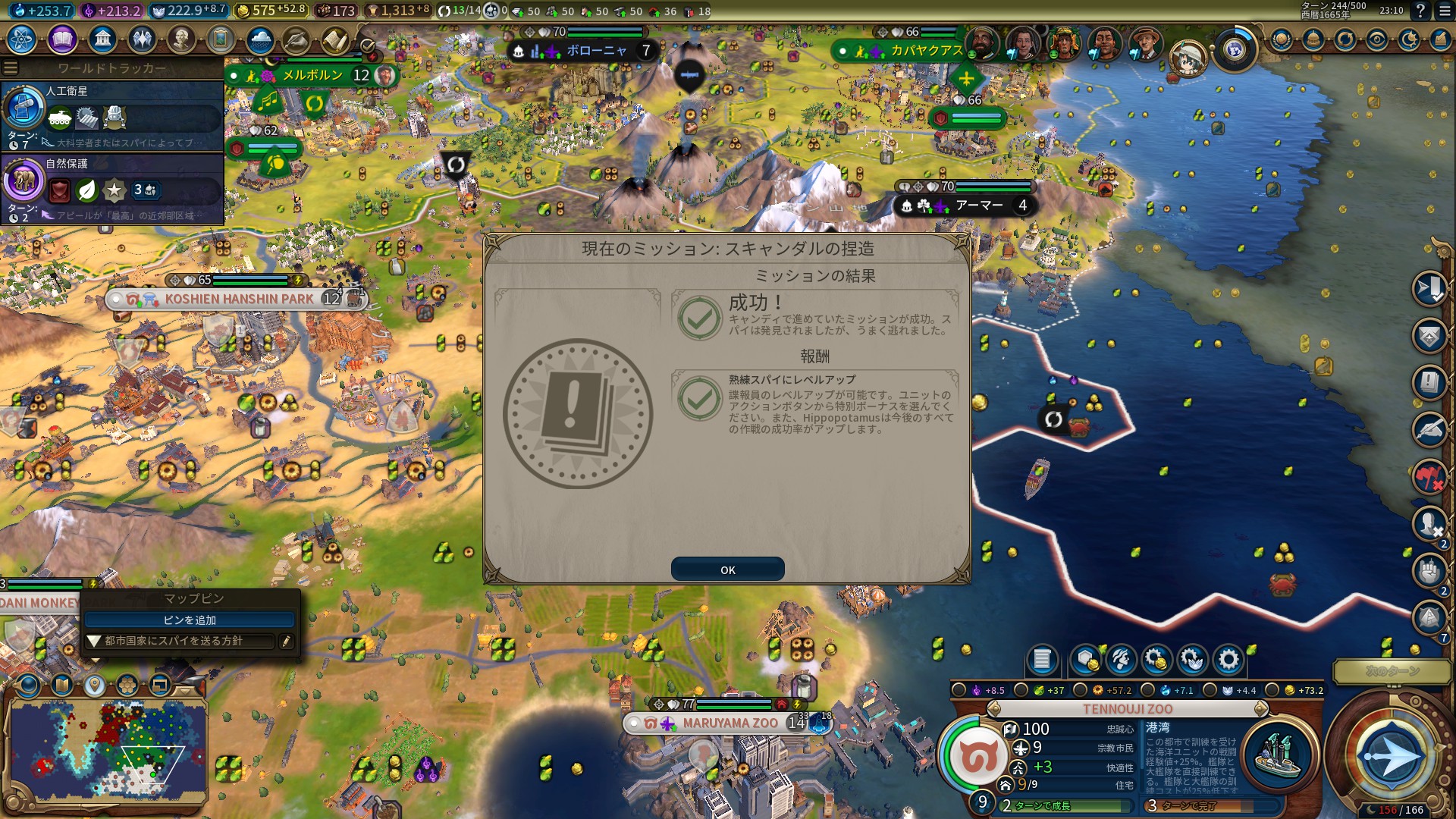Open the Civilopedia question mark help

coord(1420,11)
